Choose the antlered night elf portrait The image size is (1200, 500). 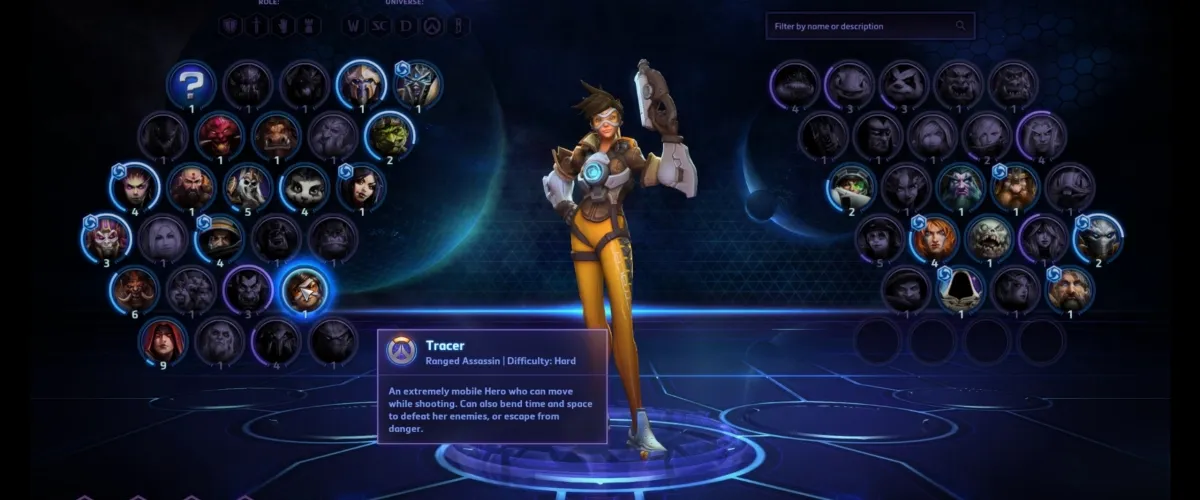pyautogui.click(x=960, y=187)
